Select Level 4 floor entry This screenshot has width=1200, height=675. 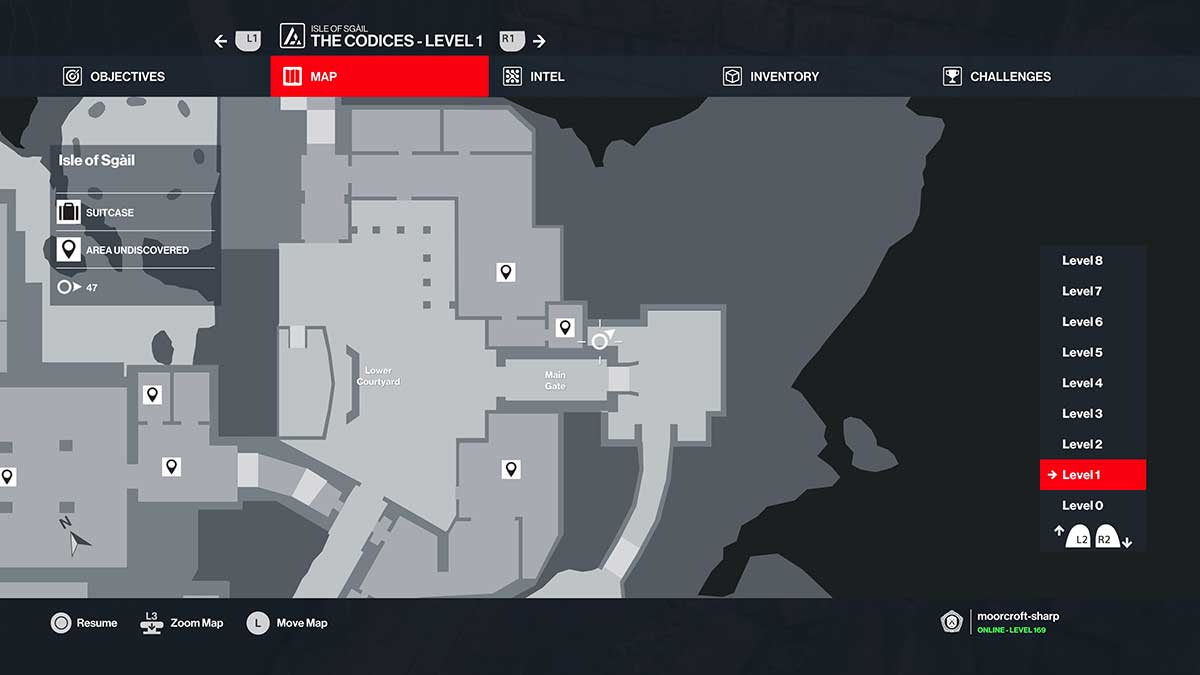(1082, 383)
